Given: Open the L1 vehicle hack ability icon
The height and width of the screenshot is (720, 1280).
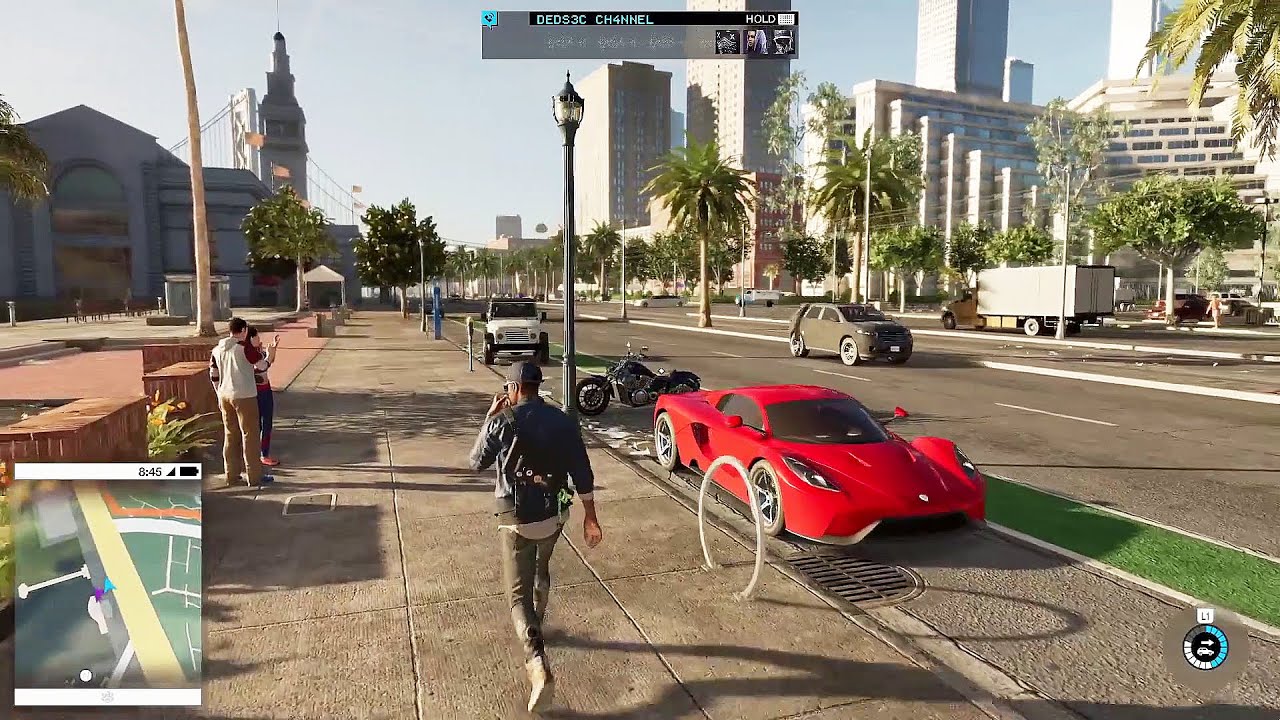Looking at the screenshot, I should coord(1207,616).
